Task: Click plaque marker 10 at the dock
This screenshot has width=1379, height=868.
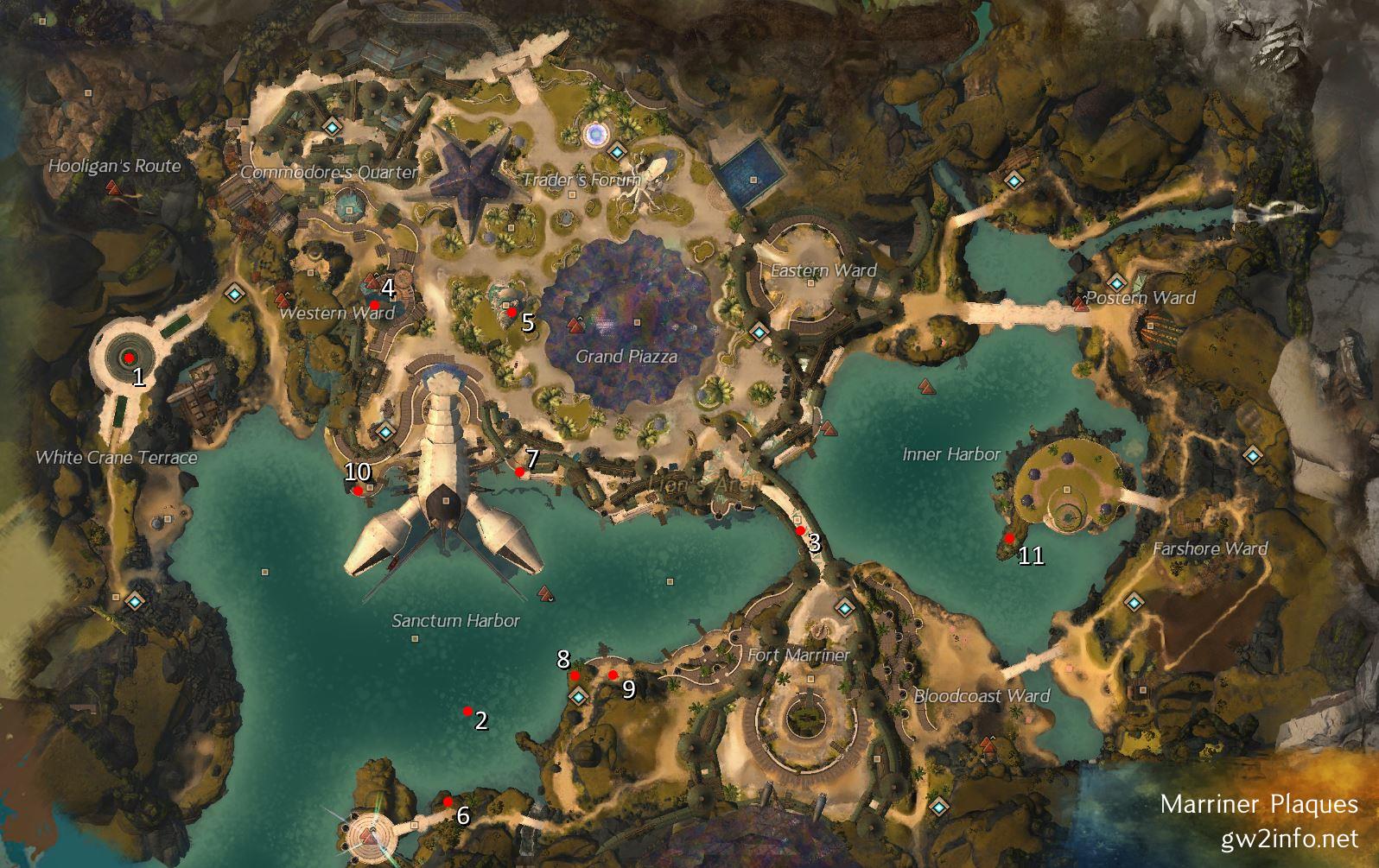Action: (358, 491)
